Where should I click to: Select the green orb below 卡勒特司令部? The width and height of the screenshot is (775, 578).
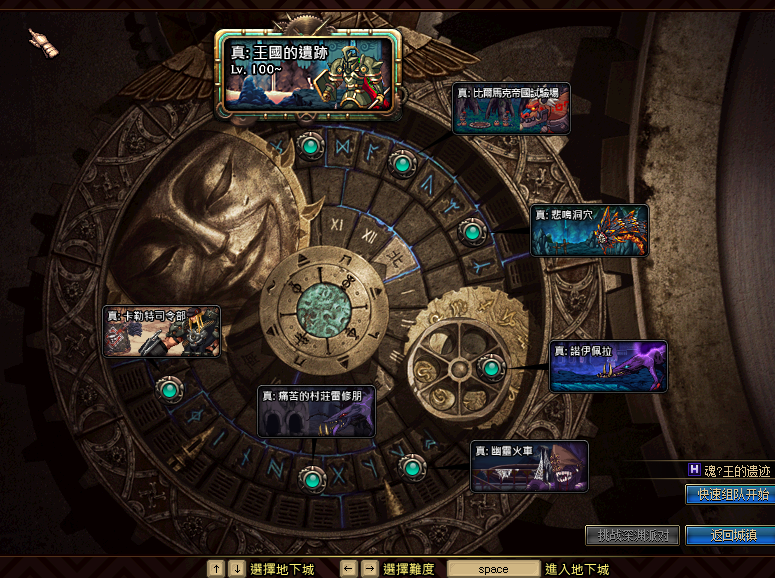point(169,388)
